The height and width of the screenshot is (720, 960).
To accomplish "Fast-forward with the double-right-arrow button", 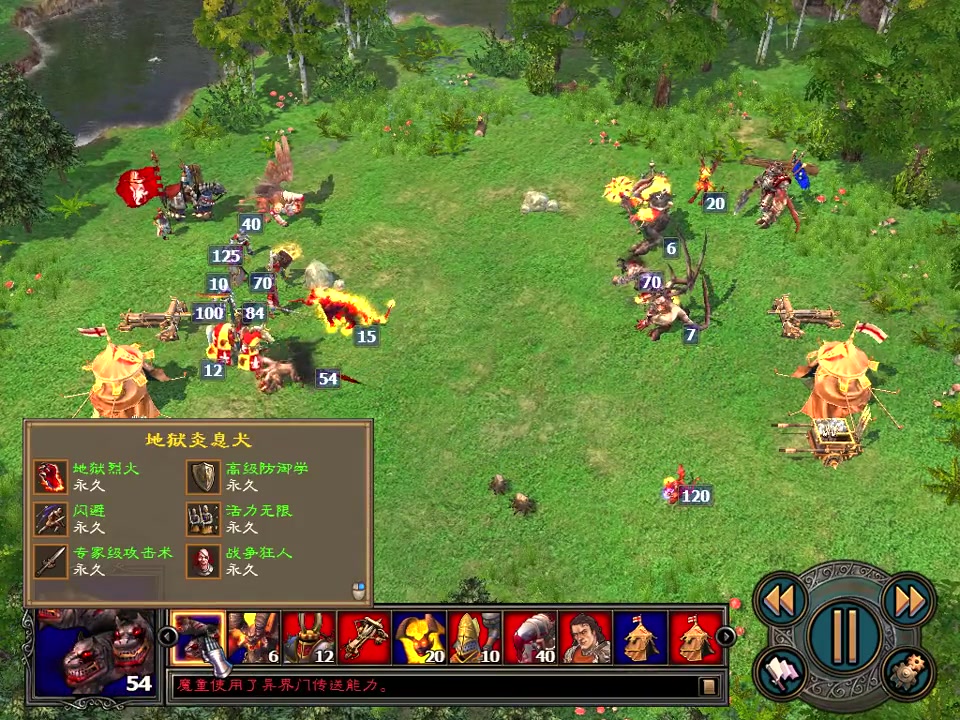I will point(909,600).
